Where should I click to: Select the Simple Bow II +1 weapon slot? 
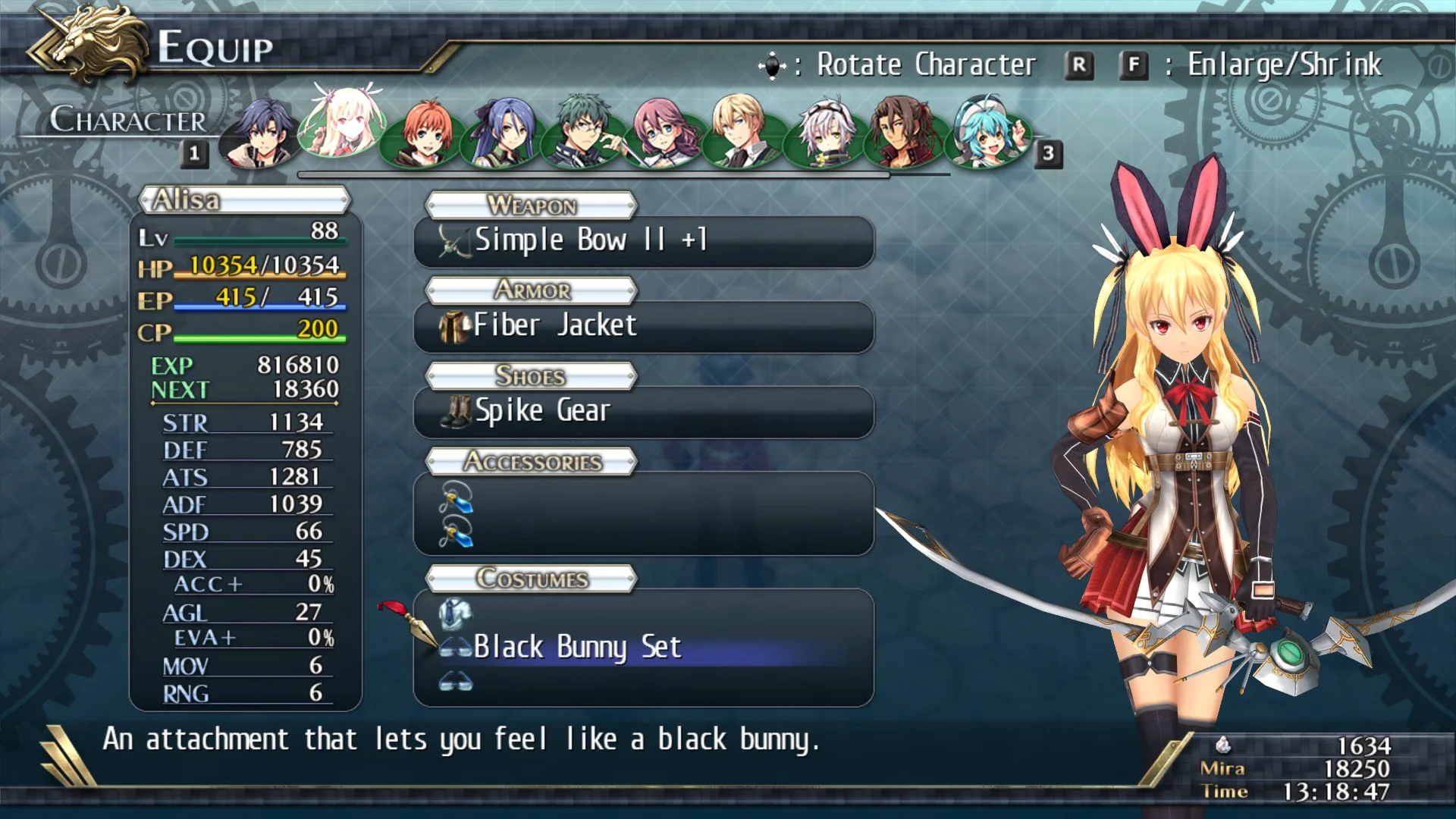pos(643,241)
